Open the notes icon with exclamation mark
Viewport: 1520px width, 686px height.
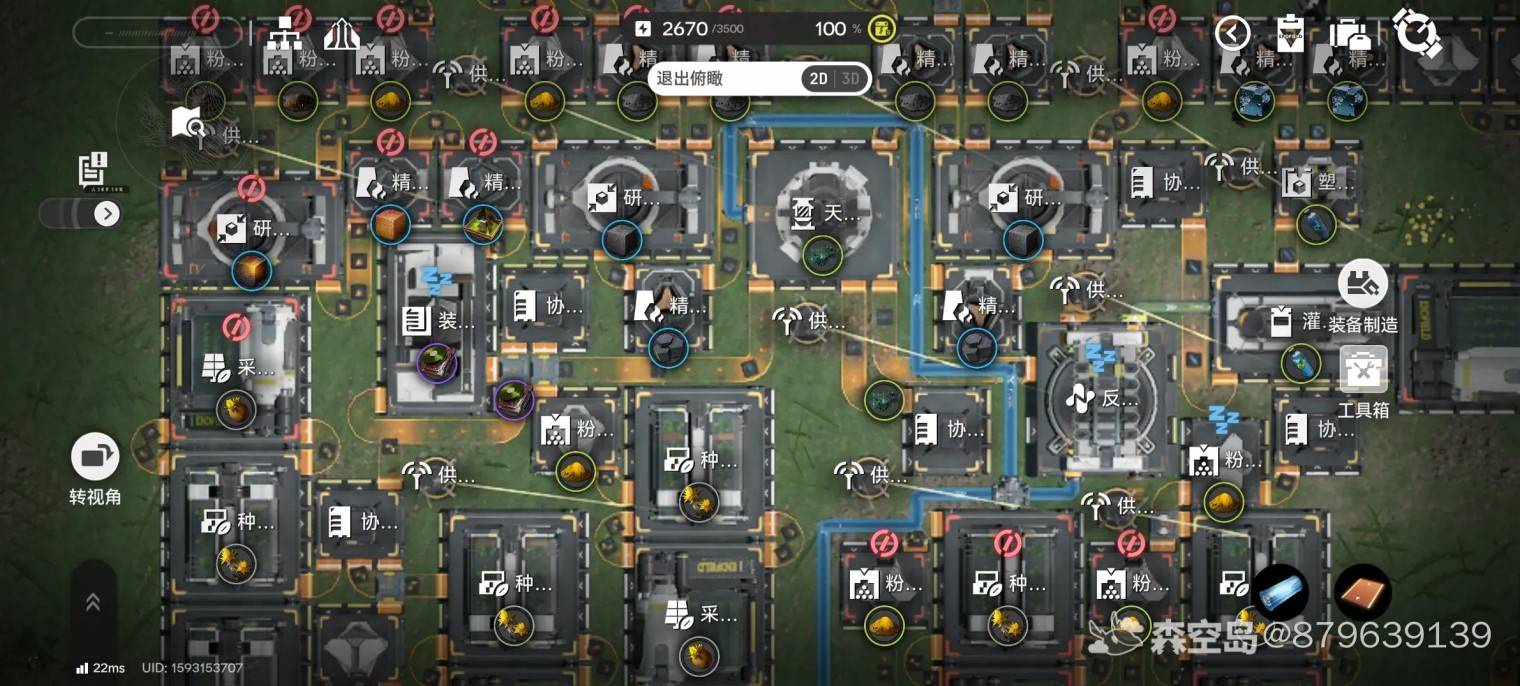(93, 171)
